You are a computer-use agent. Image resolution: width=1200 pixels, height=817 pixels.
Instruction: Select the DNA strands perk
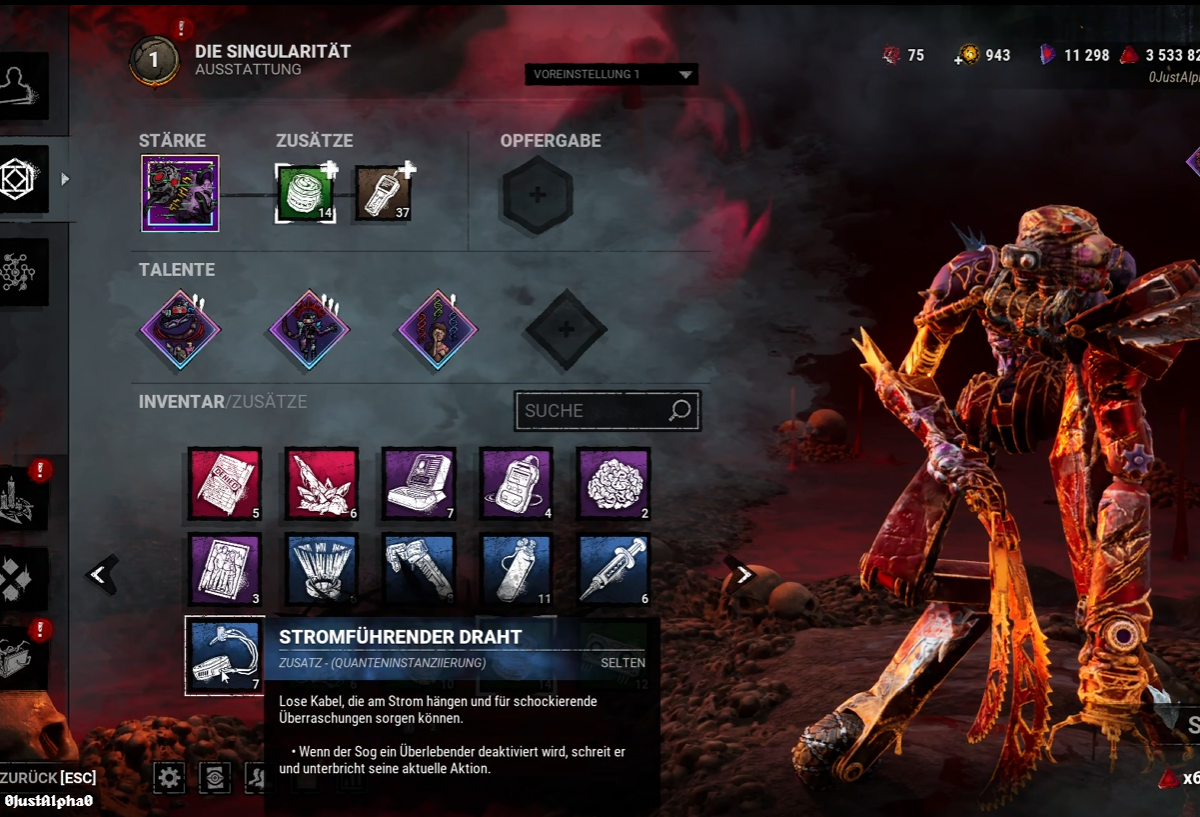pos(437,329)
